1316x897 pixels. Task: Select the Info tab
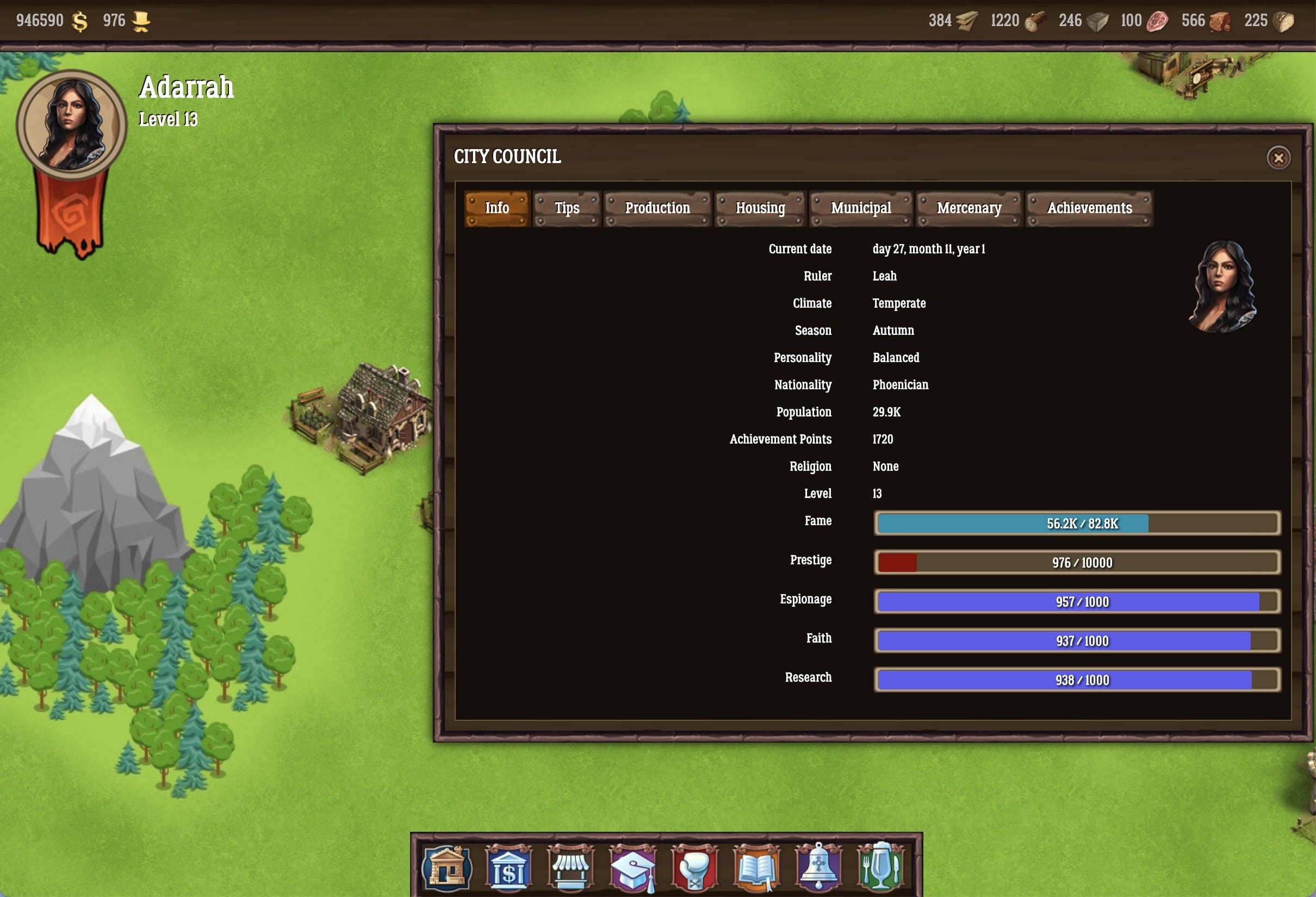tap(496, 208)
